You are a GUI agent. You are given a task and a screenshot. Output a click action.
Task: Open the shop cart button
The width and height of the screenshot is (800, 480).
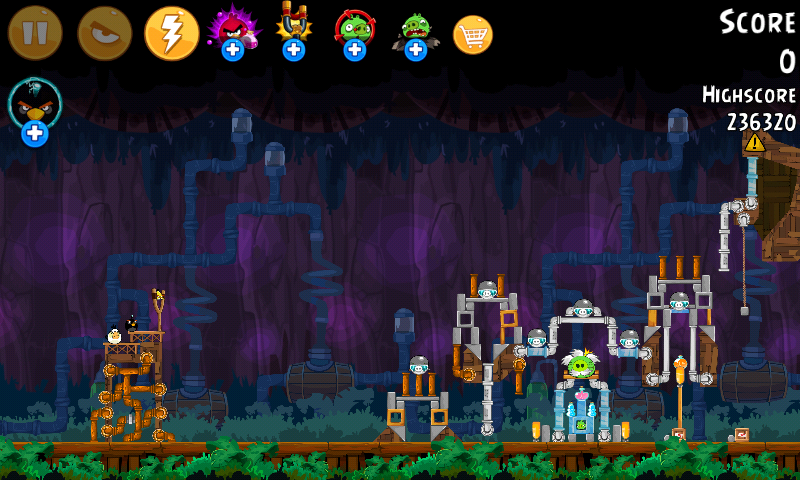click(x=473, y=35)
